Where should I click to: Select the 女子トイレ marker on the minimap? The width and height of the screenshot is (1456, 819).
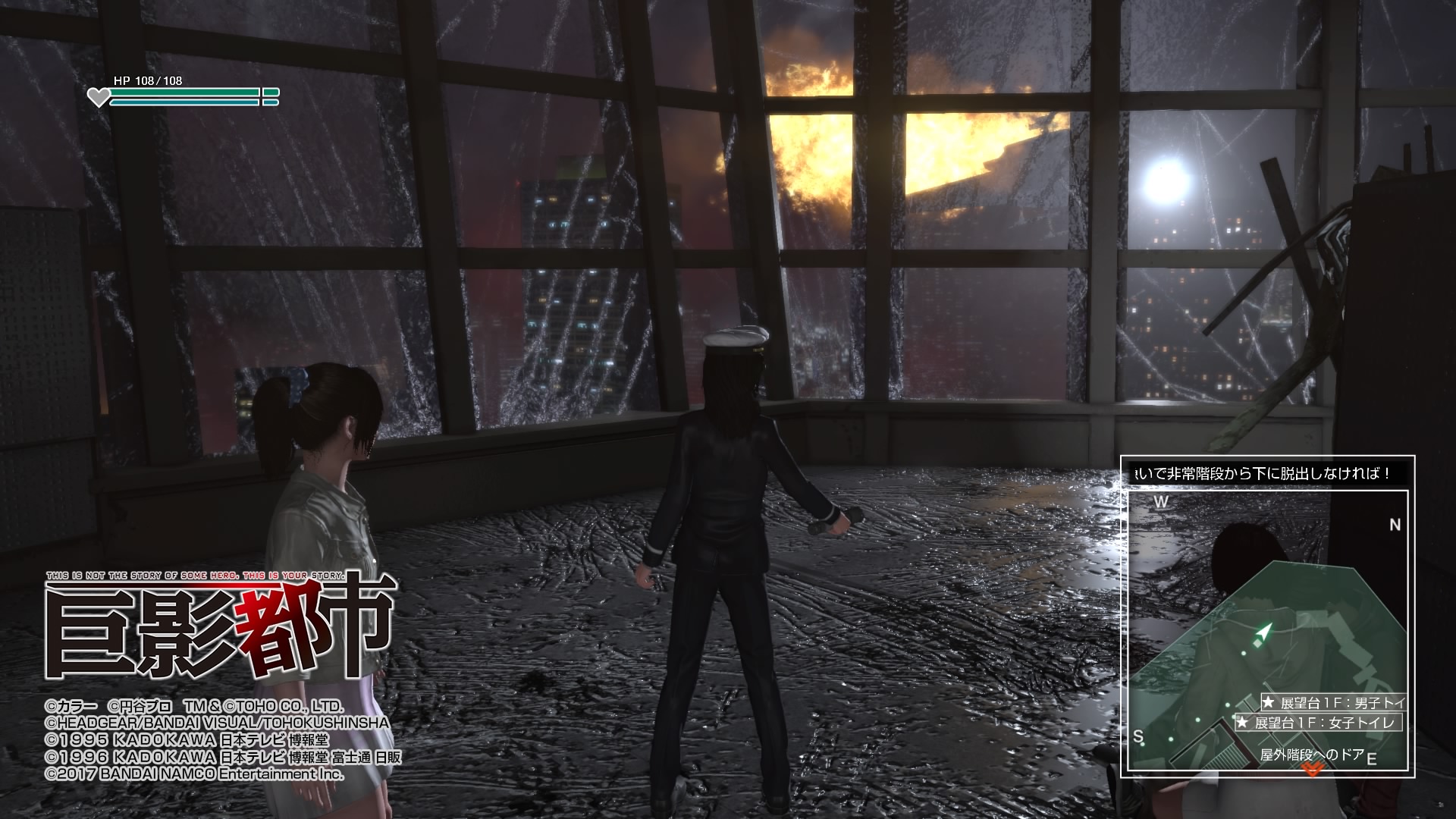coord(1319,723)
